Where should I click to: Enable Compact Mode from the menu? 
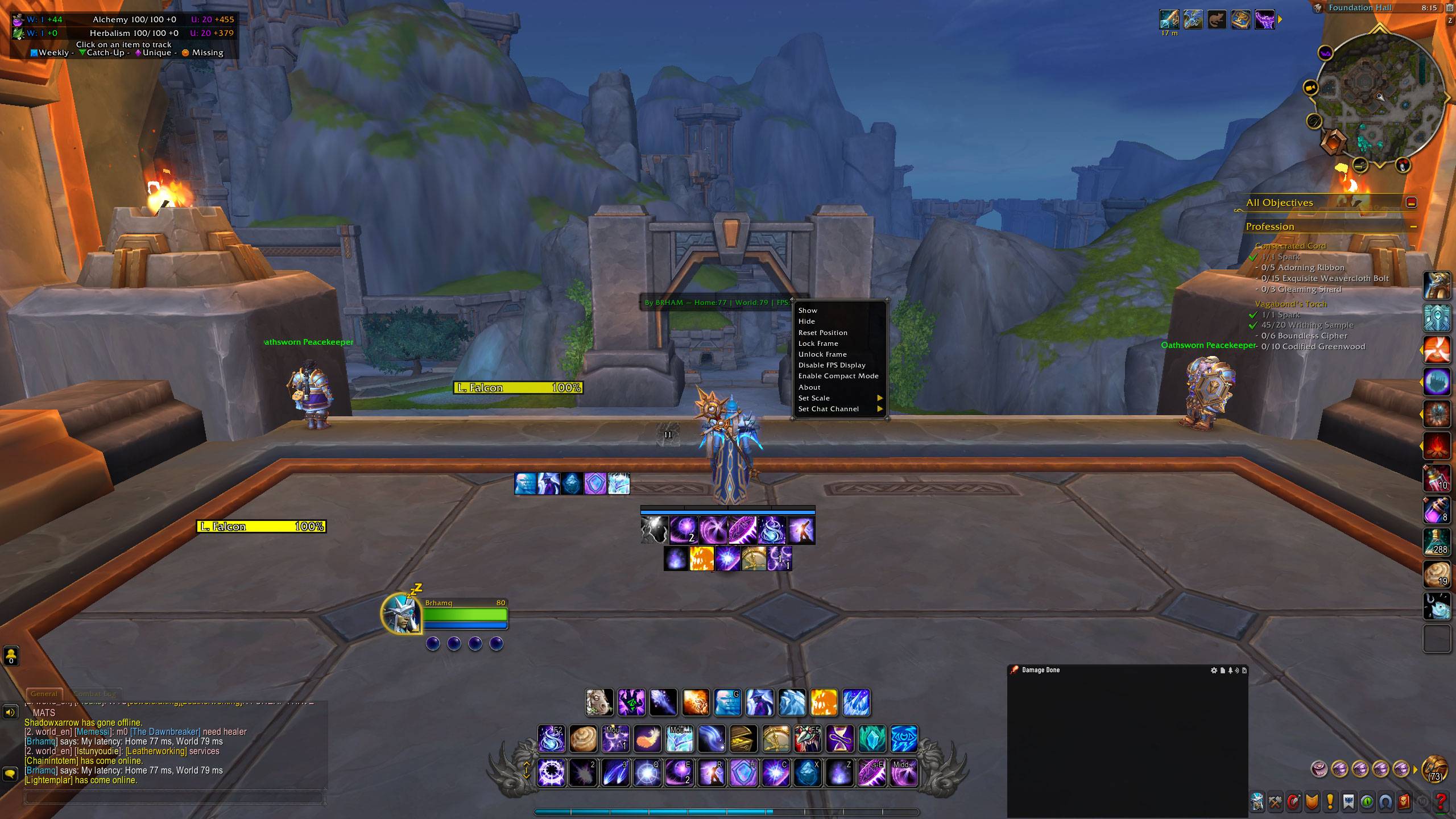[838, 376]
